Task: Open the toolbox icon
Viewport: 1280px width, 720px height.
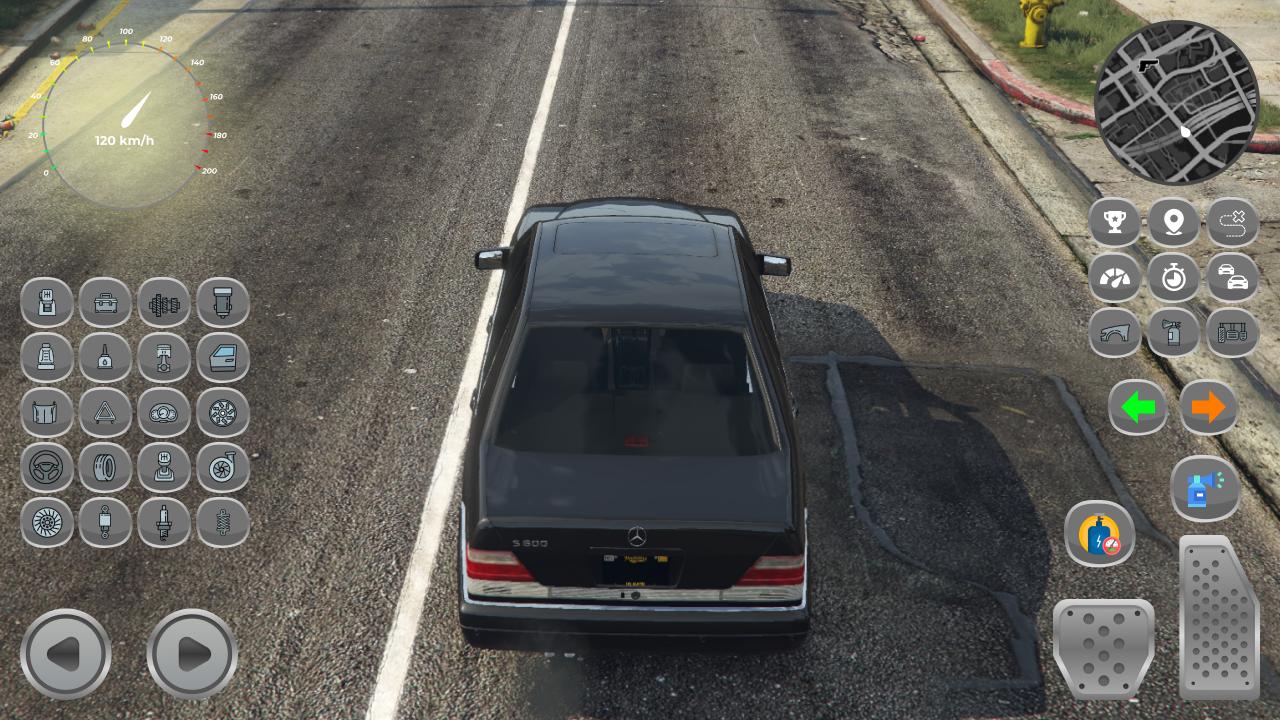Action: click(105, 302)
